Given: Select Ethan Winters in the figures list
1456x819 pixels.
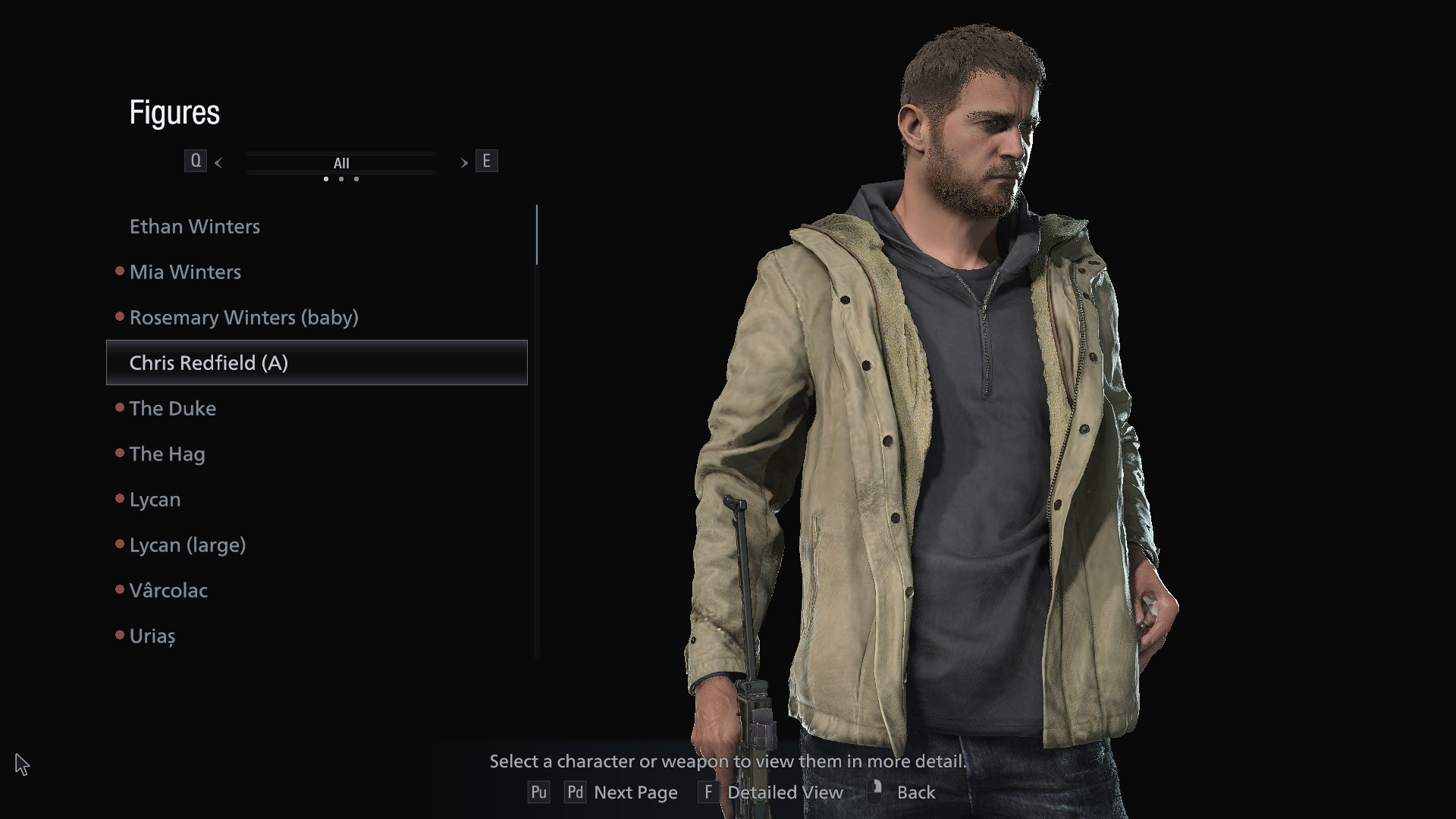Looking at the screenshot, I should coord(195,227).
